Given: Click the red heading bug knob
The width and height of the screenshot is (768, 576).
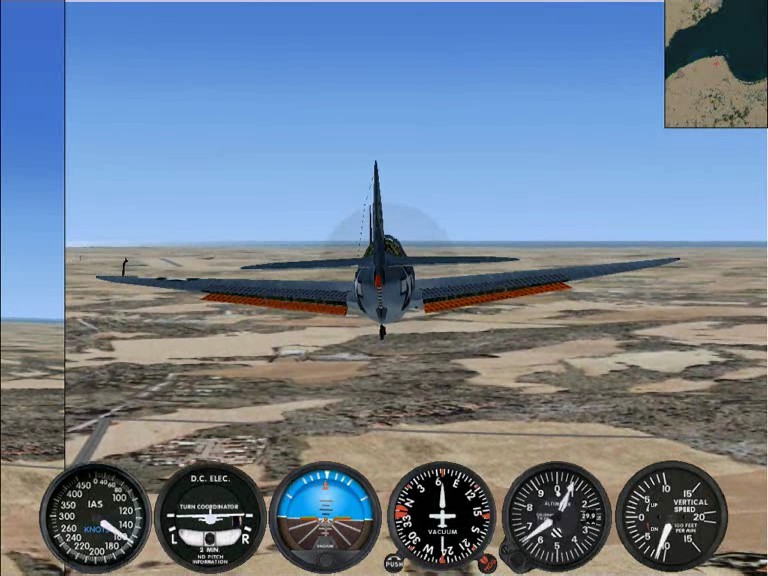Looking at the screenshot, I should 487,562.
